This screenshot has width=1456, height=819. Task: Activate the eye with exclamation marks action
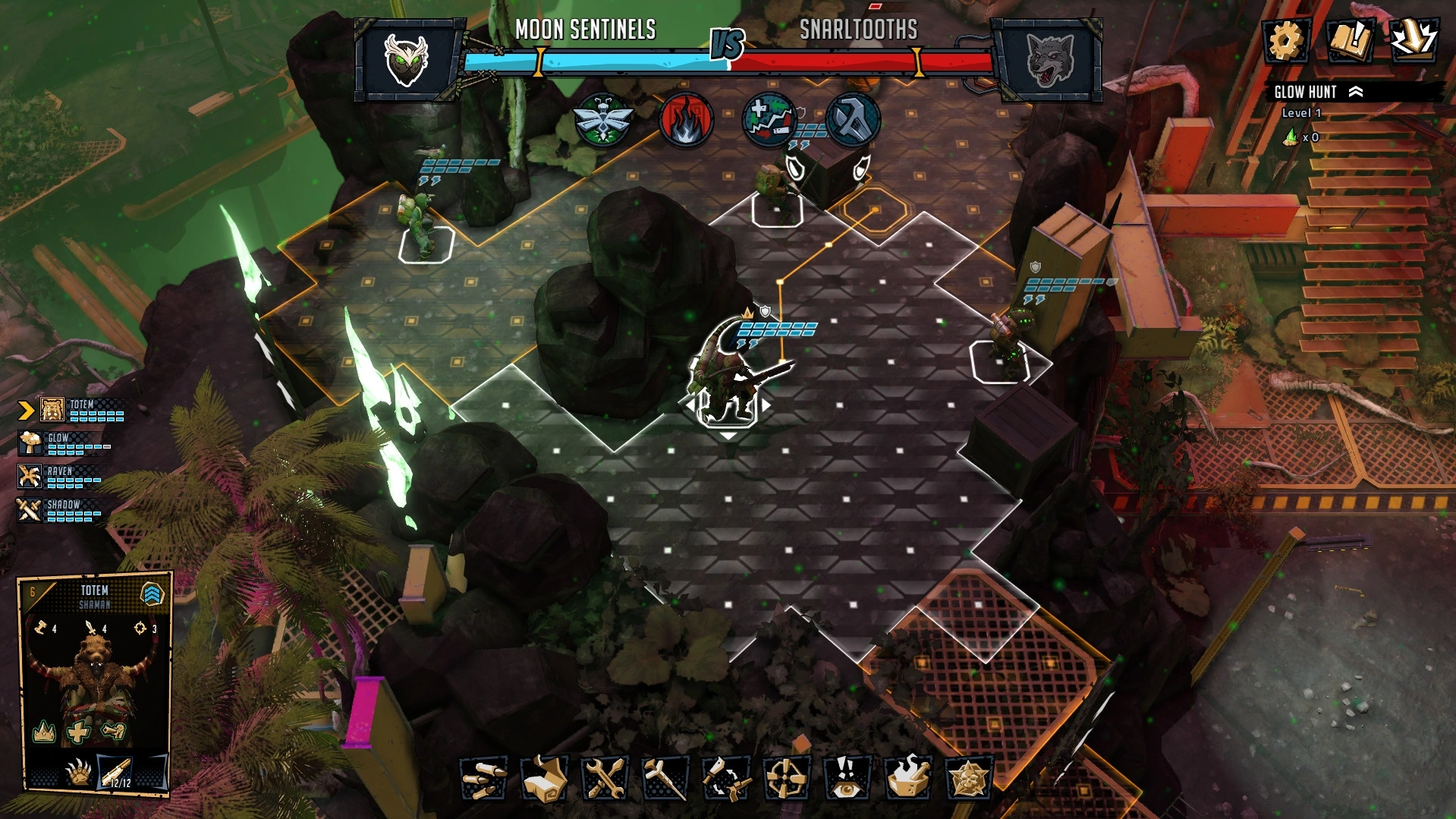(x=846, y=779)
